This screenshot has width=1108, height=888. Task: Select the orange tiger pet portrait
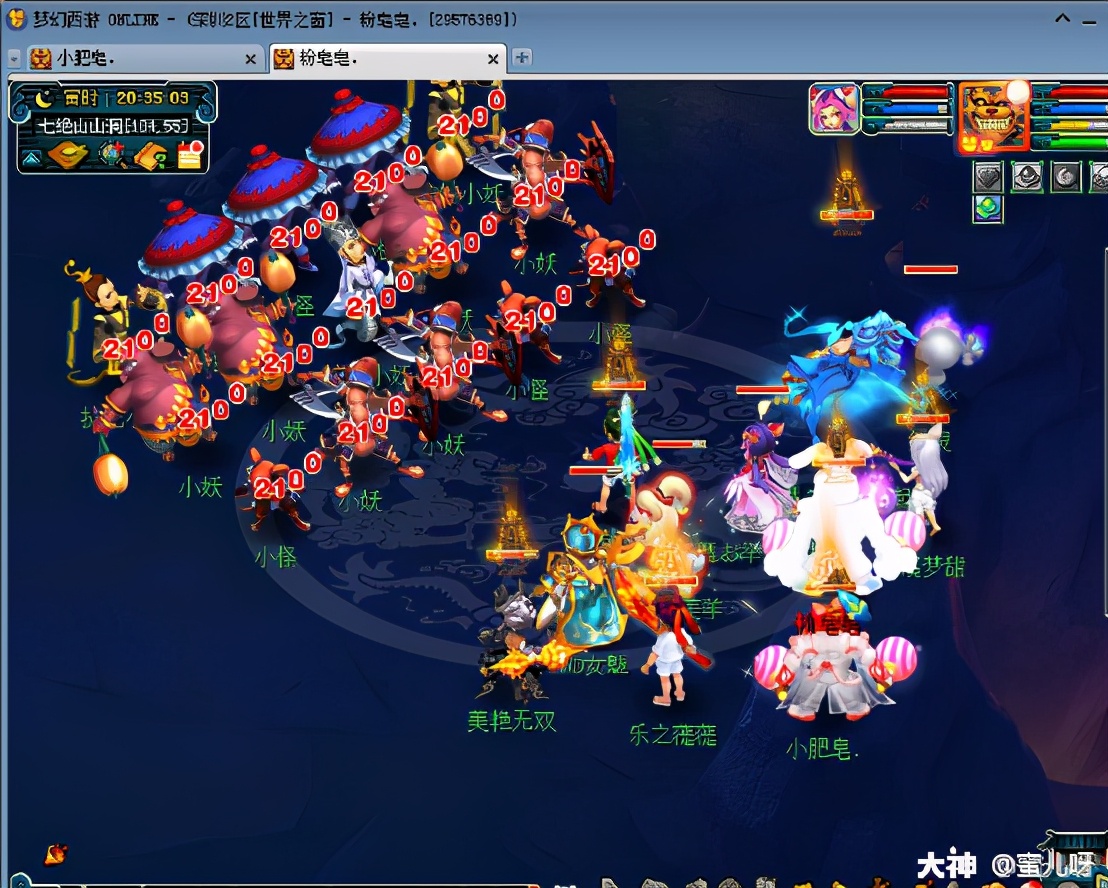(x=990, y=116)
